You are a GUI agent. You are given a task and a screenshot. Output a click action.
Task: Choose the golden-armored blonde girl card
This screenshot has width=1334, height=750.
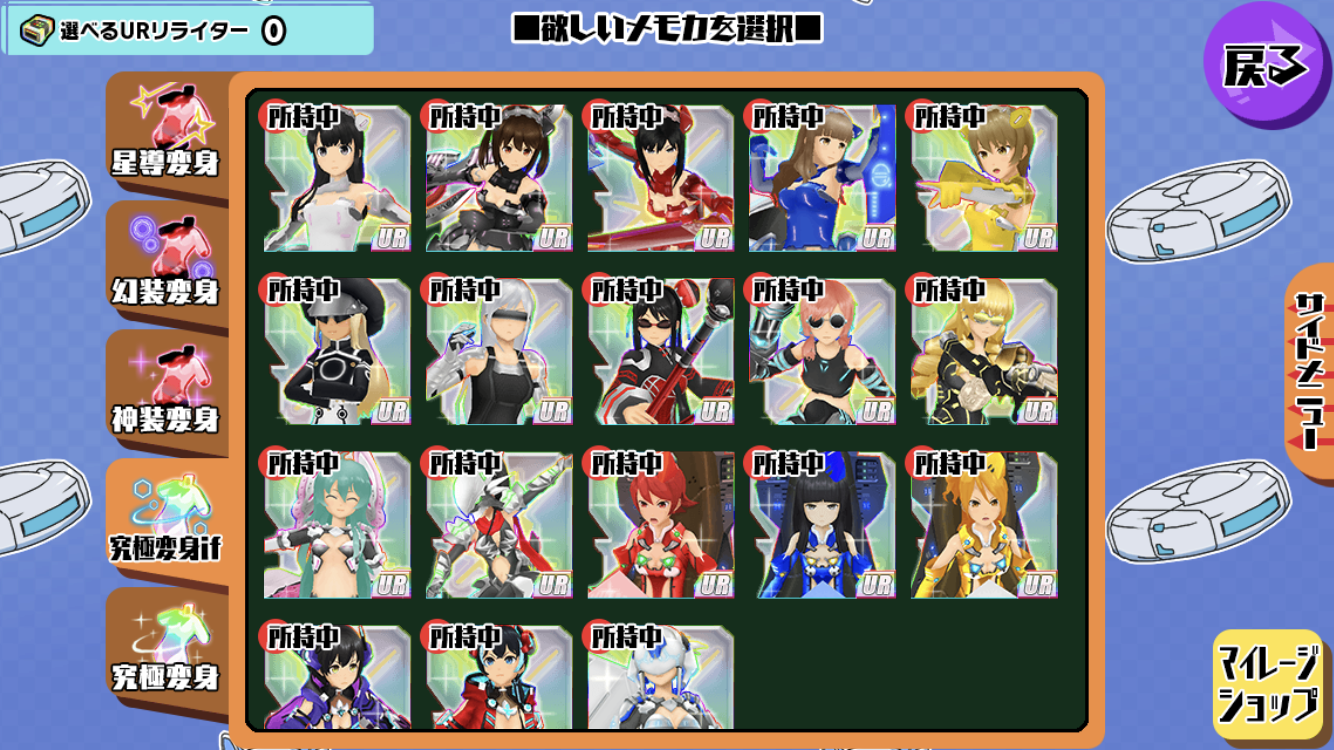pyautogui.click(x=984, y=352)
